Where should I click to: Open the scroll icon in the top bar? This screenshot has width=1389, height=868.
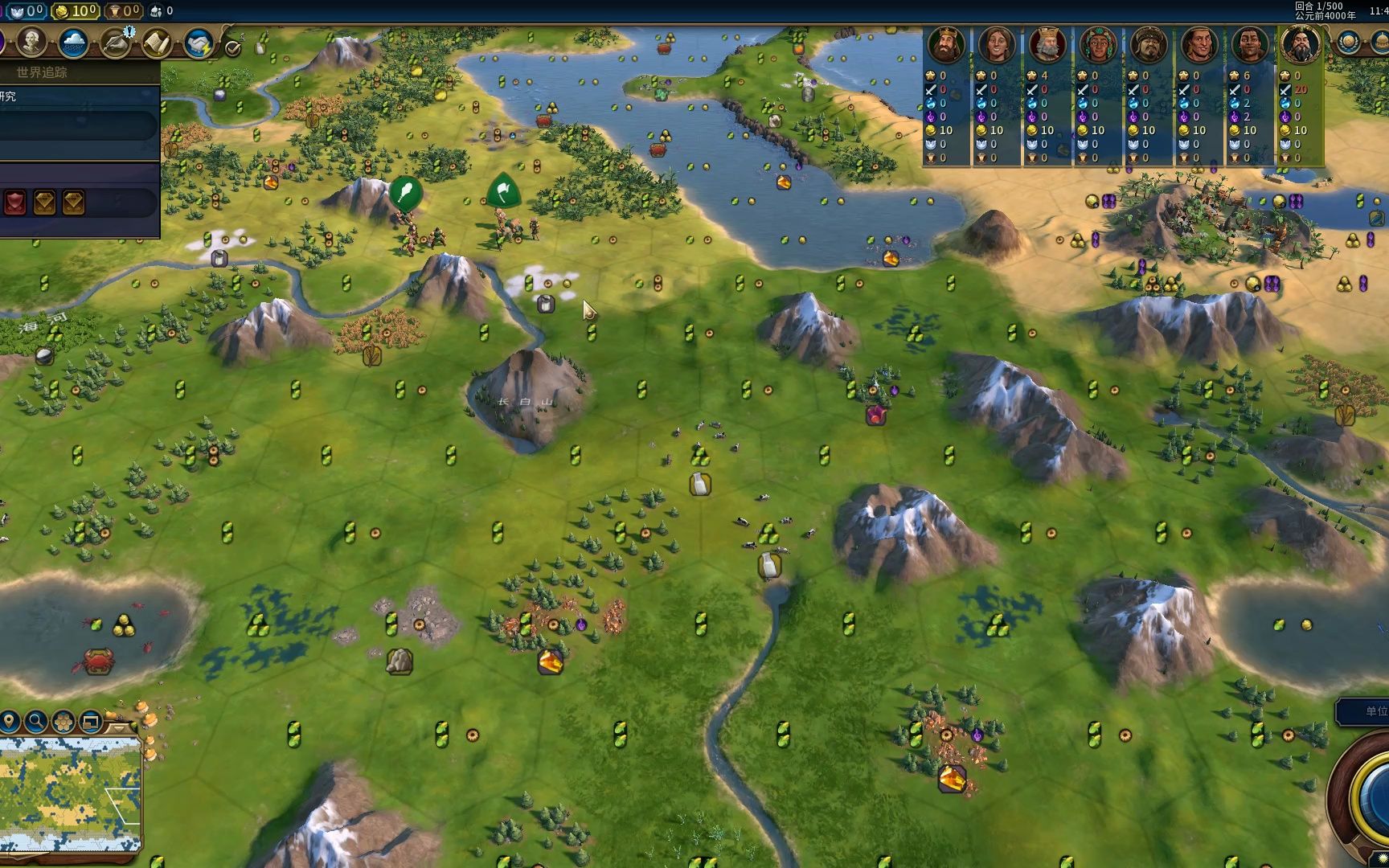click(156, 43)
